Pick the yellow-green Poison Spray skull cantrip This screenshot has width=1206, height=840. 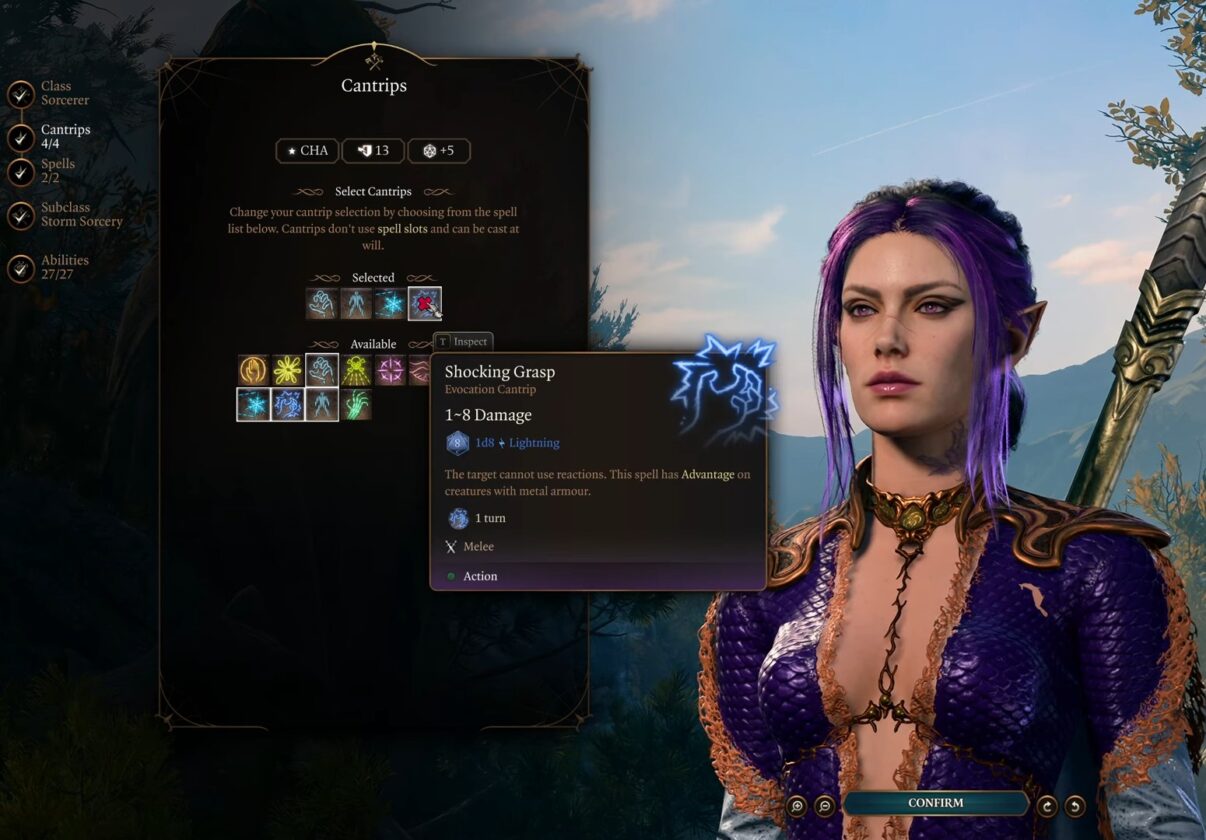(356, 370)
